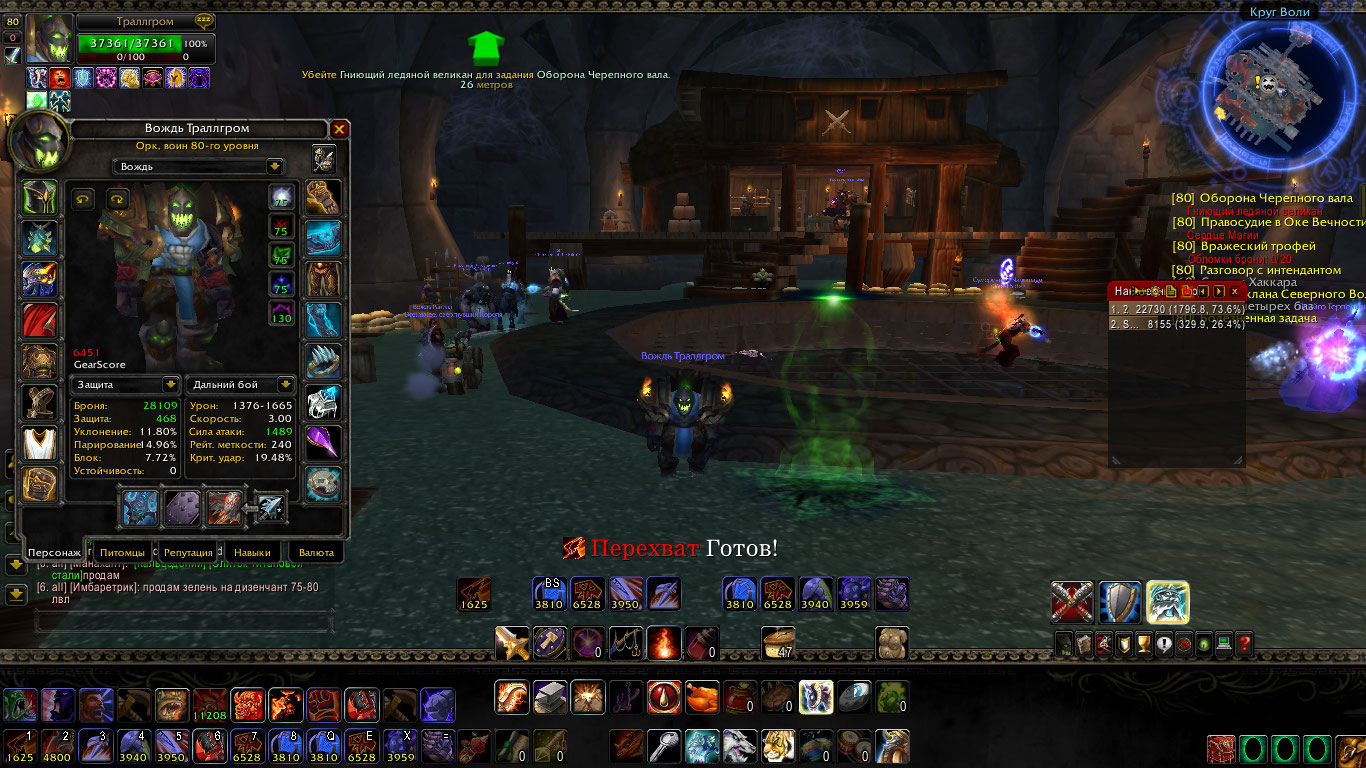The image size is (1366, 768).
Task: Click the white tabard equipment slot
Action: point(40,442)
